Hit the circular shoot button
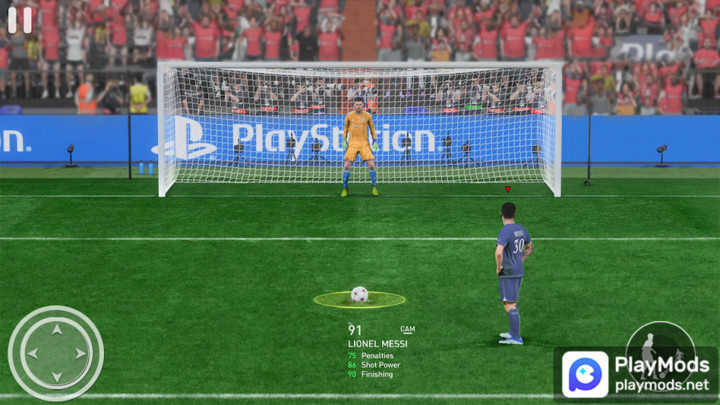The image size is (720, 405). coord(659,346)
